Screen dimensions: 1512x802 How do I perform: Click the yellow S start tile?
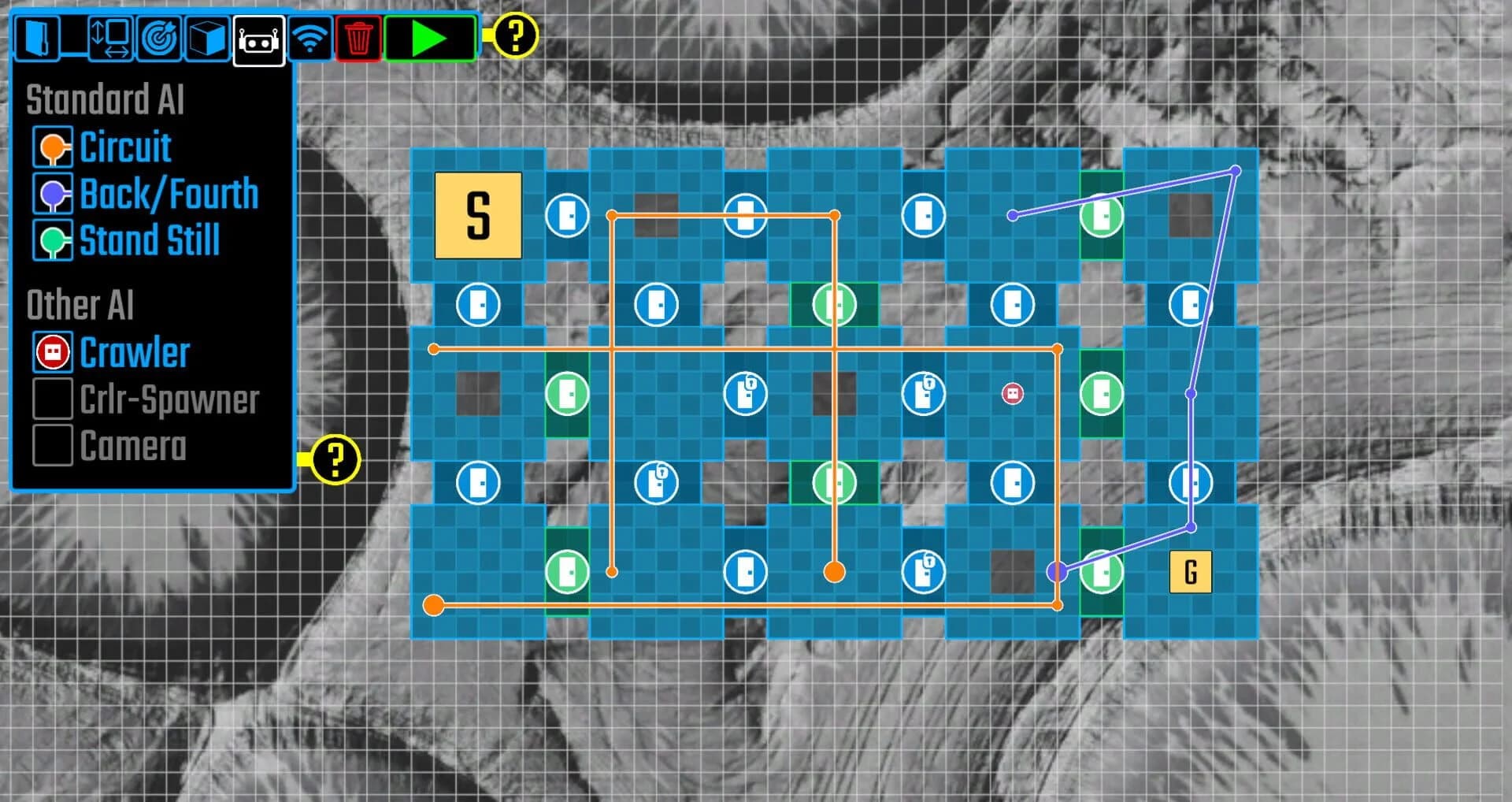(x=476, y=215)
